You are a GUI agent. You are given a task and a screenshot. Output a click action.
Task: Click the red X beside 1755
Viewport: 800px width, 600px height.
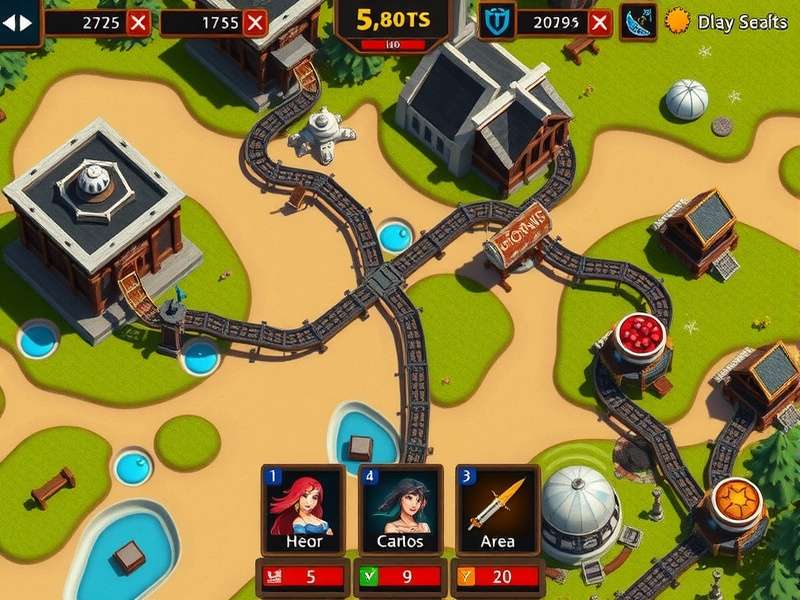point(256,21)
